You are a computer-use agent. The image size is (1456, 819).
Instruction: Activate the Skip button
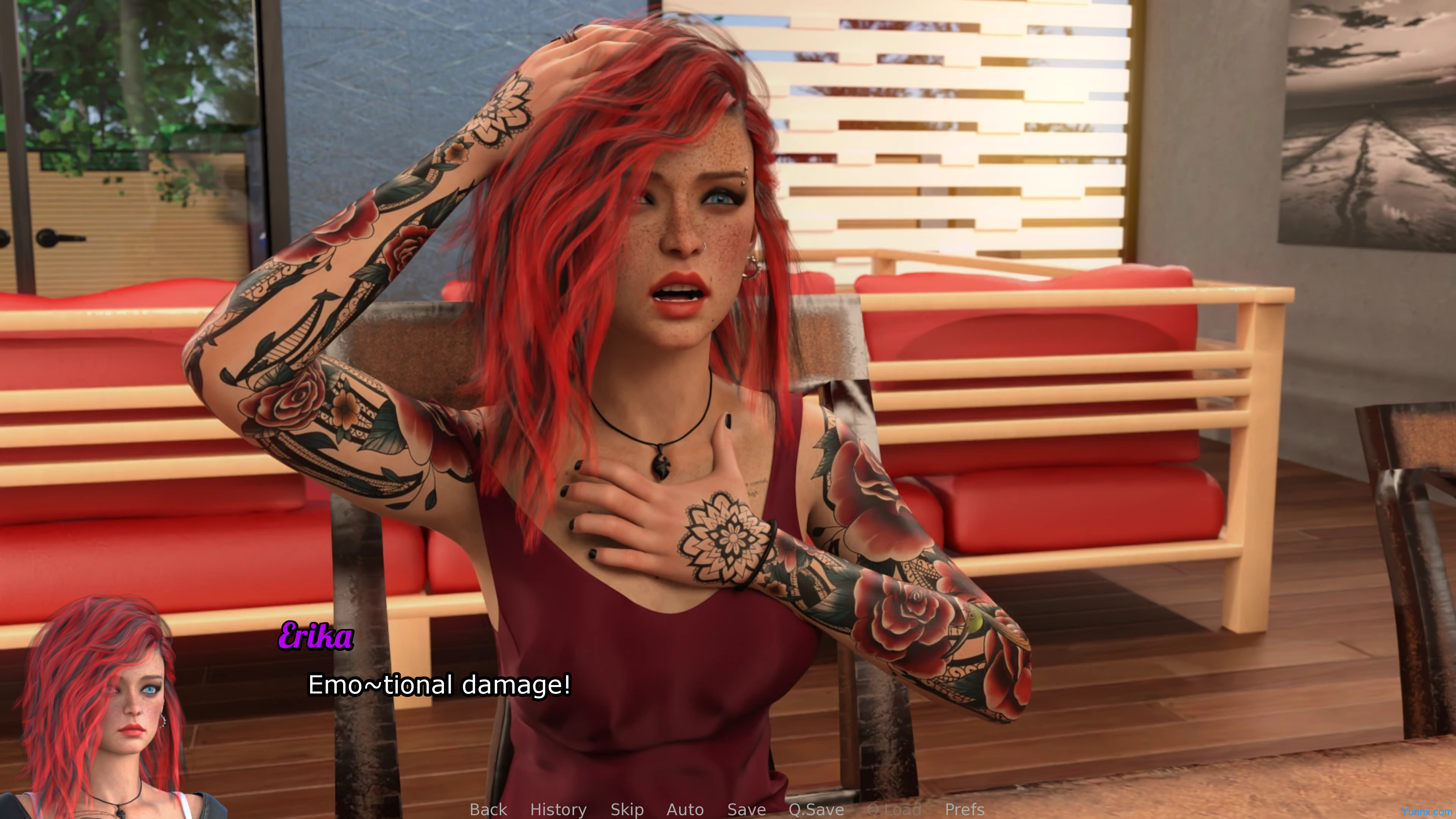point(627,810)
